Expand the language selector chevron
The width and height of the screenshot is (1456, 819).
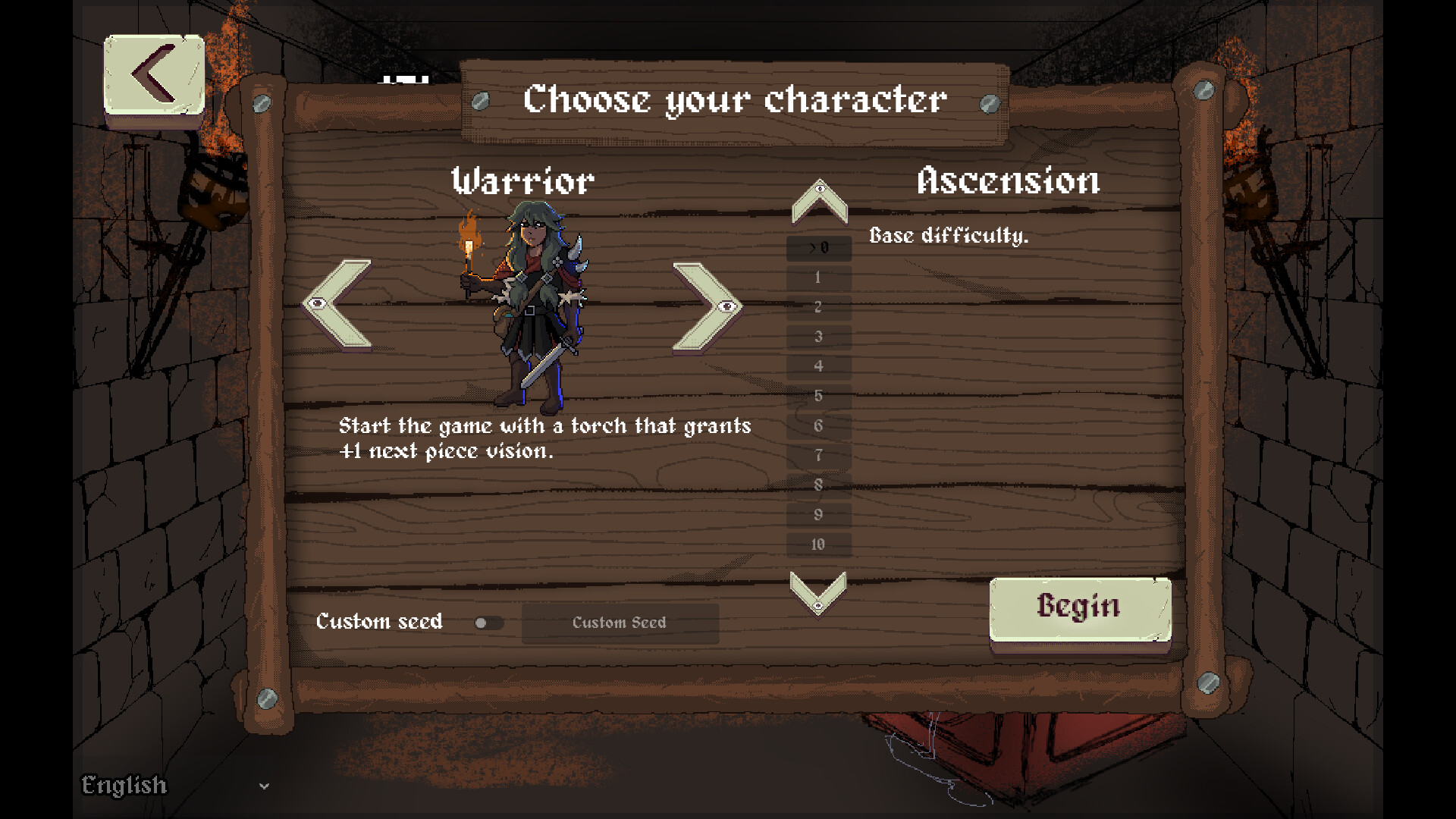tap(263, 786)
